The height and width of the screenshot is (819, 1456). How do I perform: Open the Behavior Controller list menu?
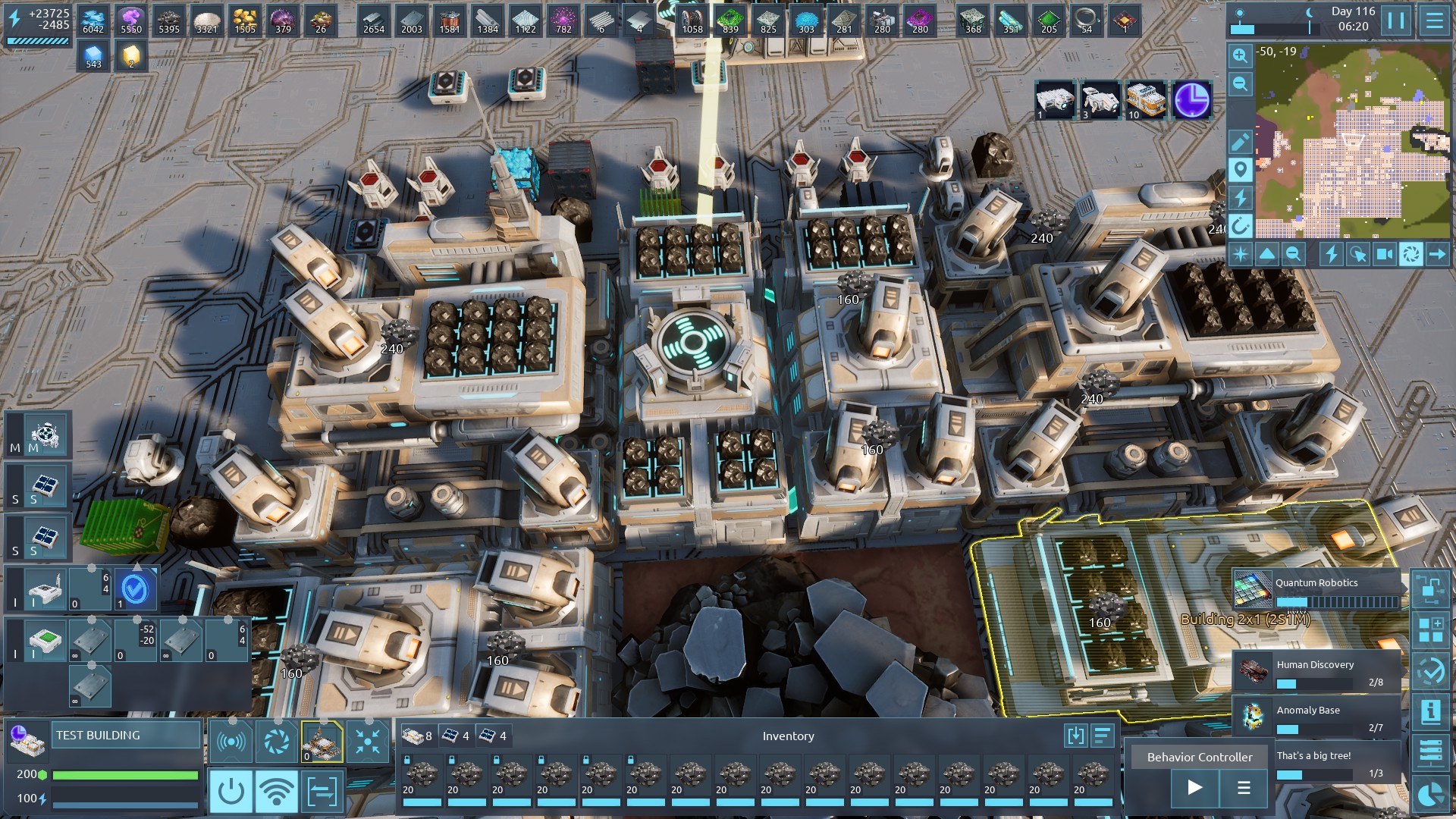coord(1244,788)
